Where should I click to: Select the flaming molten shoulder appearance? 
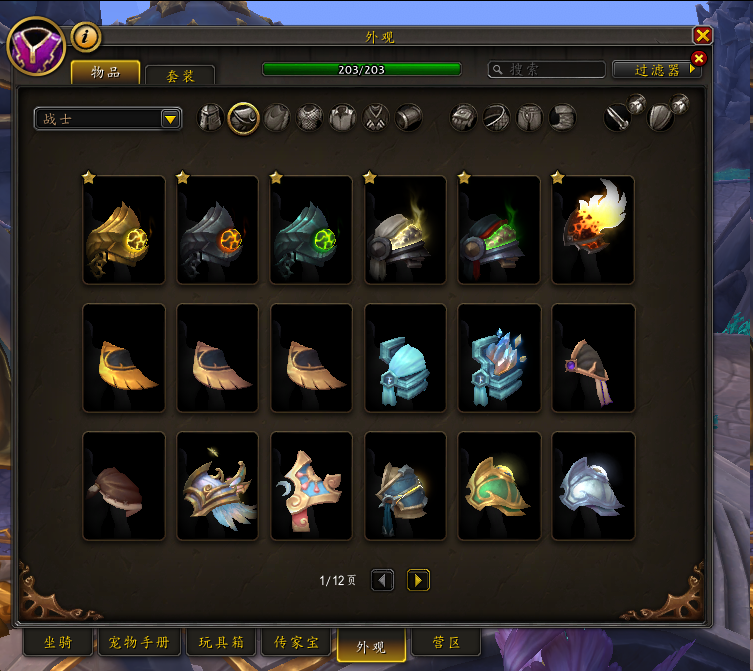tap(593, 230)
